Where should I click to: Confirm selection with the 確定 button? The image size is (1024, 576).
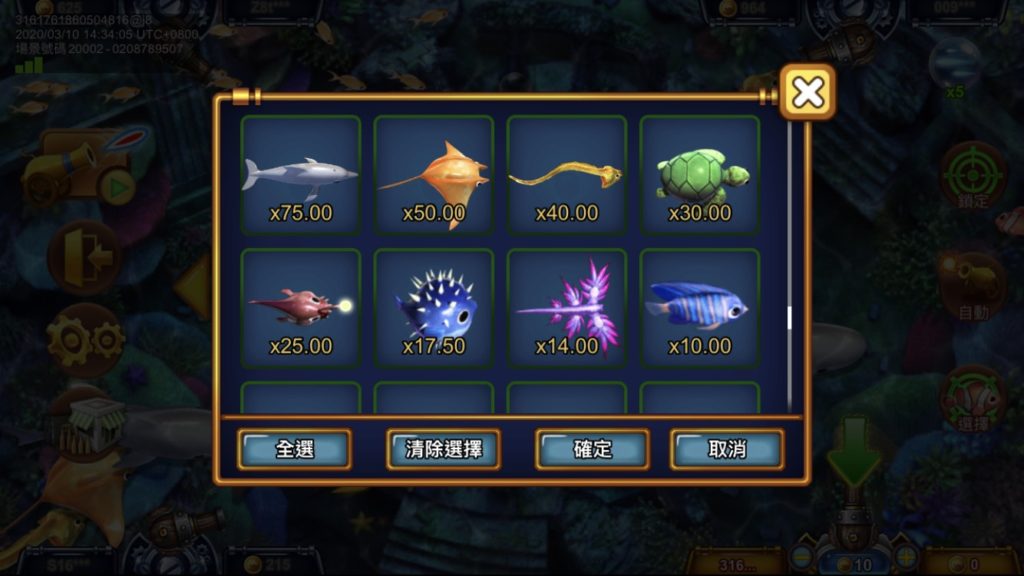(592, 449)
